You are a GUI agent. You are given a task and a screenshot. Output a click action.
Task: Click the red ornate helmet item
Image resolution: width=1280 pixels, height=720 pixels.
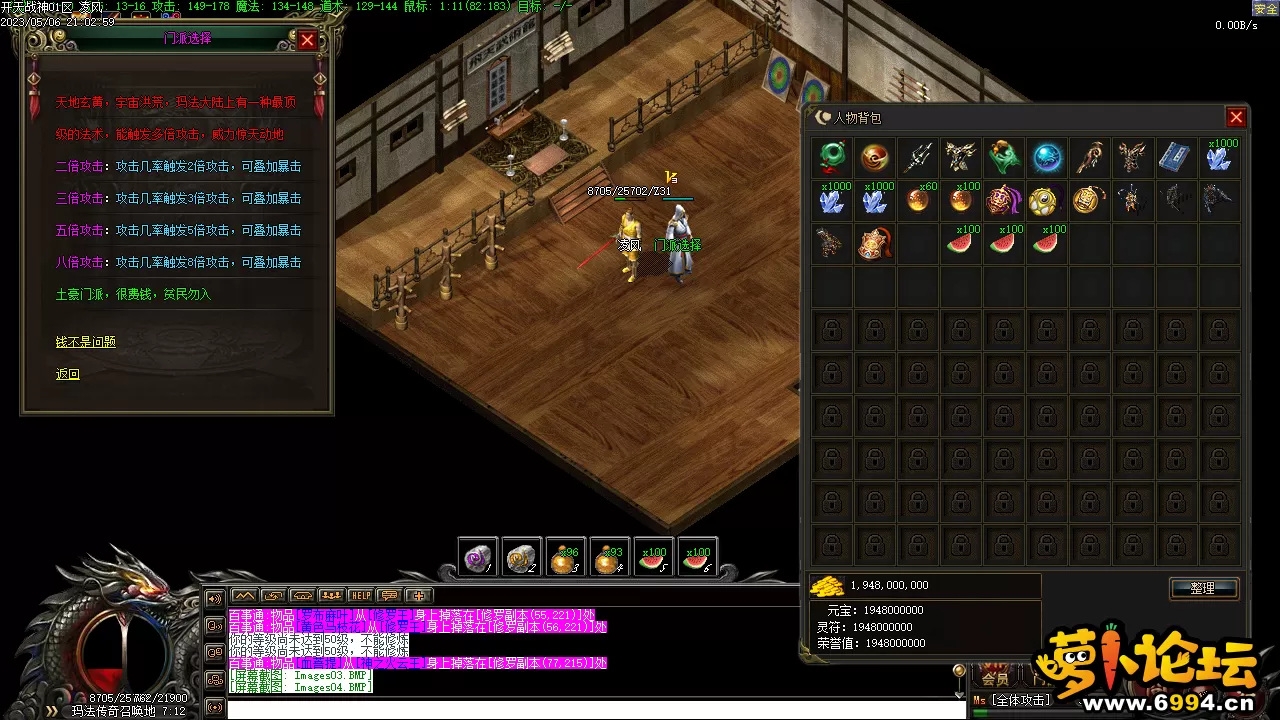tap(875, 243)
